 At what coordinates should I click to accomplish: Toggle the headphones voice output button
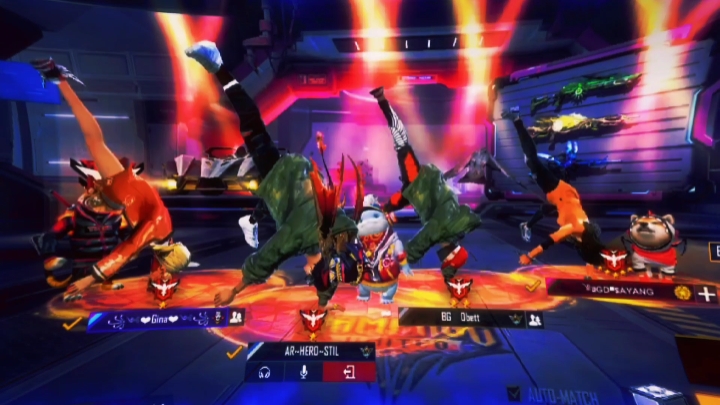pos(266,372)
